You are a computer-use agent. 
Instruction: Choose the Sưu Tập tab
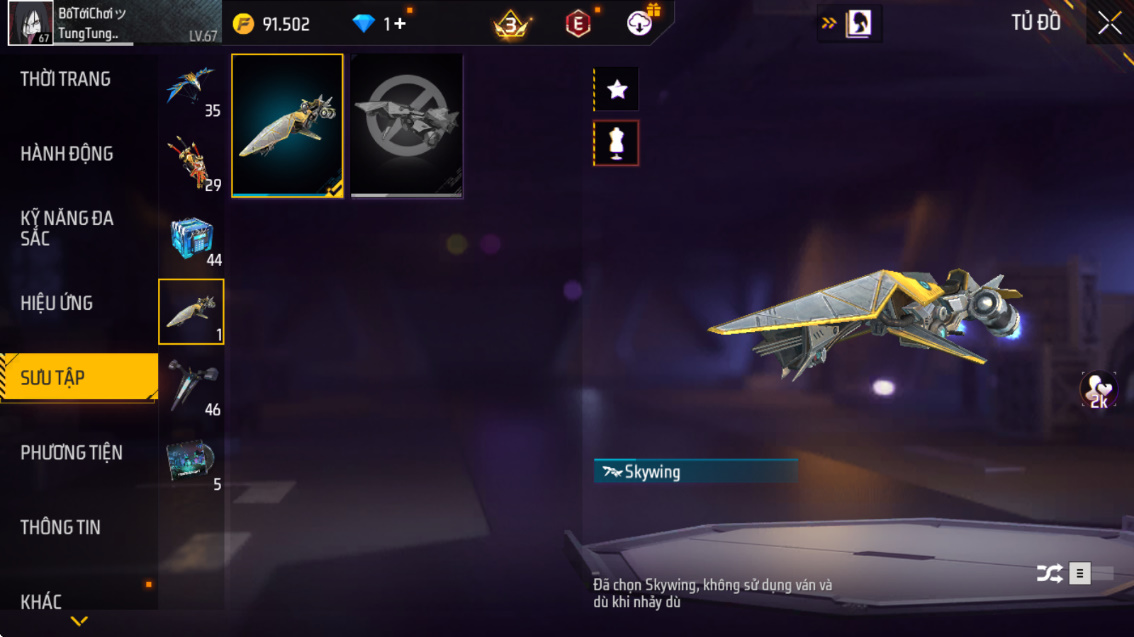click(53, 378)
